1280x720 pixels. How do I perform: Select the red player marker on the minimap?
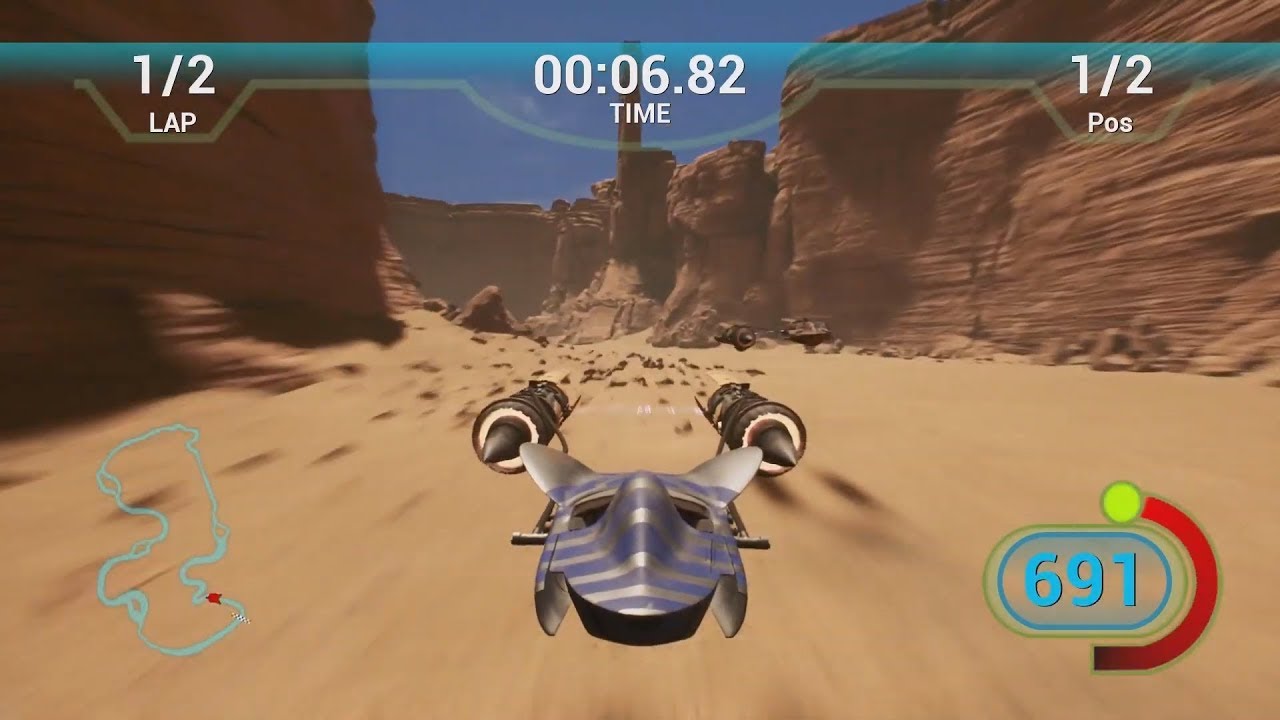click(213, 598)
